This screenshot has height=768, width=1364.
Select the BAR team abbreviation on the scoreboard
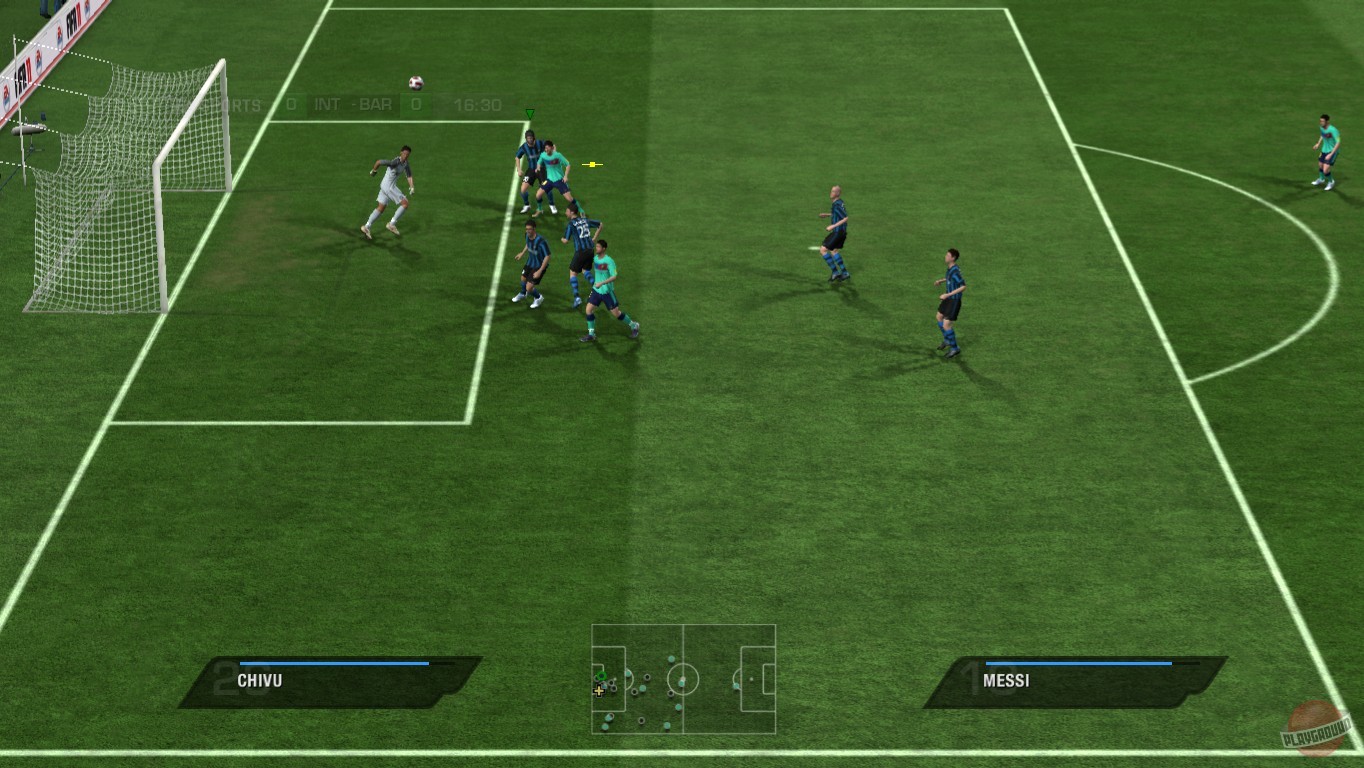375,104
